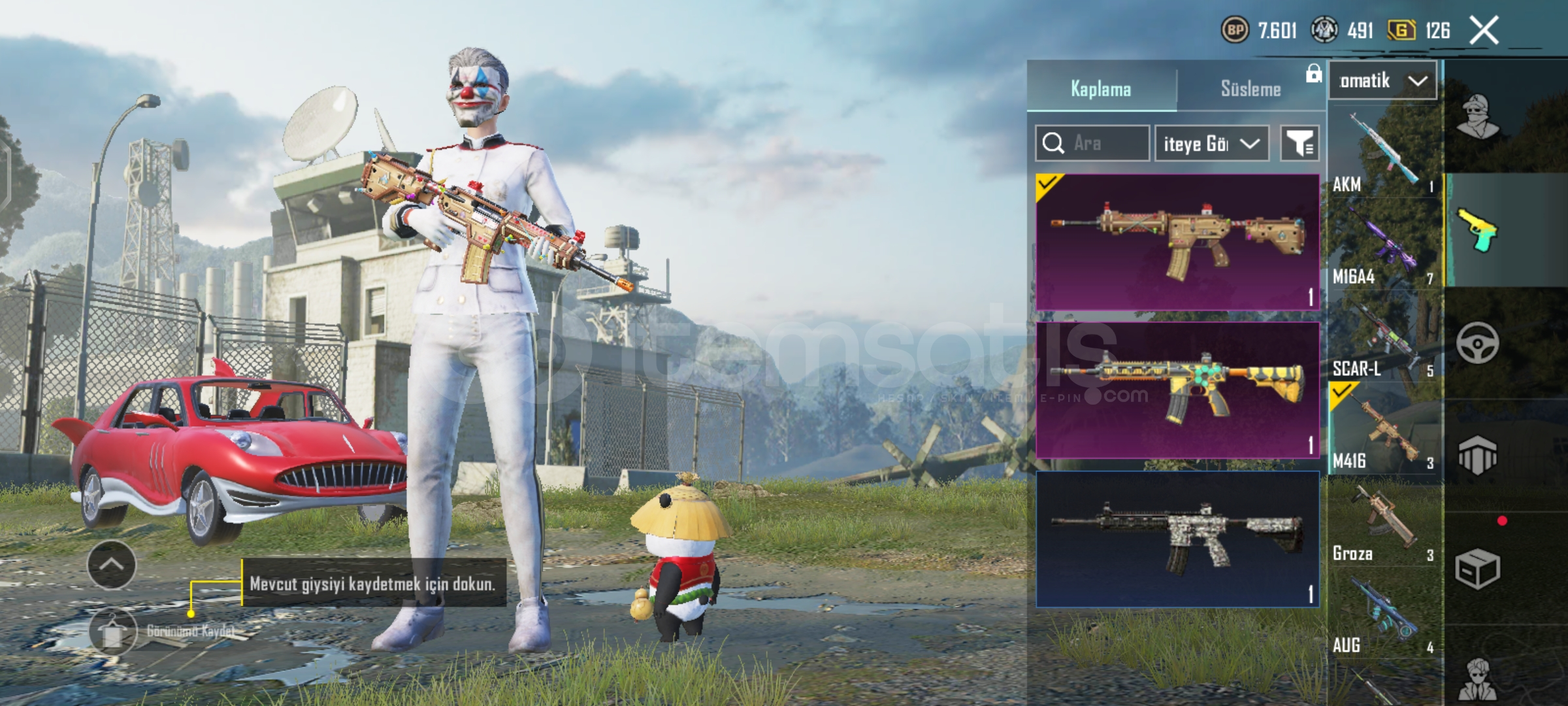
Task: Open the character outfit category icon
Action: 1478,118
